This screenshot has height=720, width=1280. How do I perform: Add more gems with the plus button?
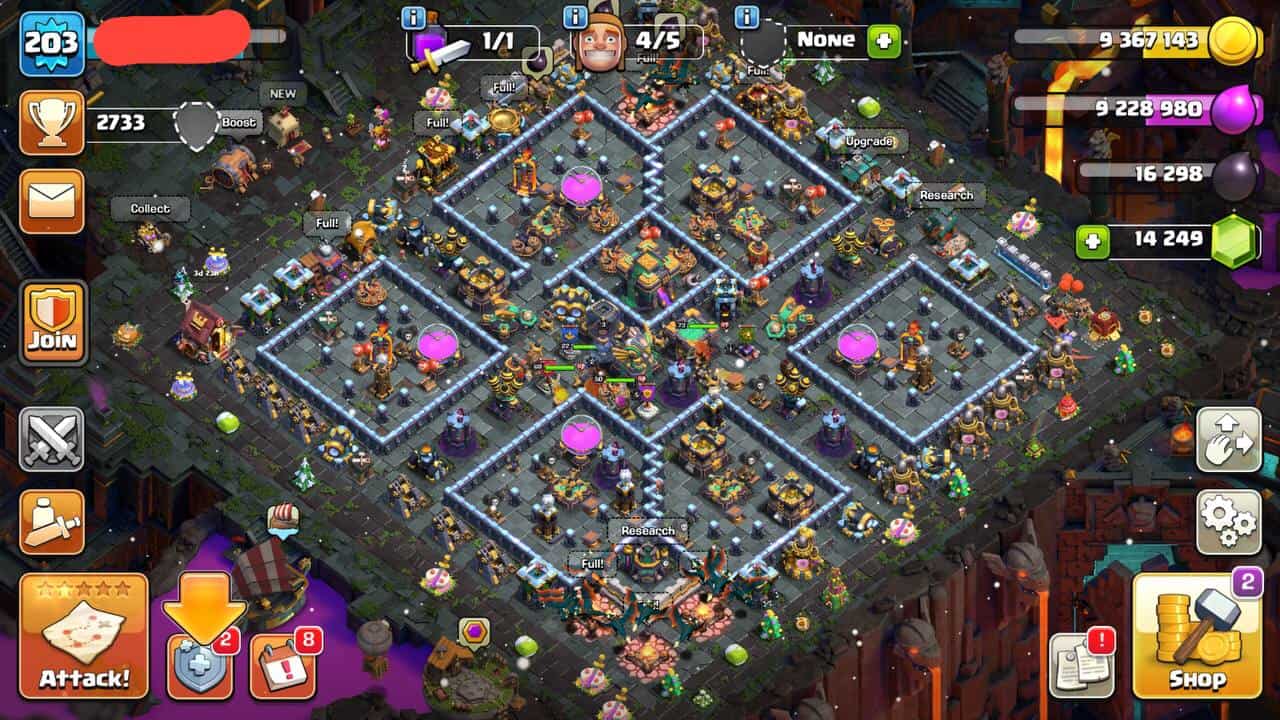tap(1094, 241)
